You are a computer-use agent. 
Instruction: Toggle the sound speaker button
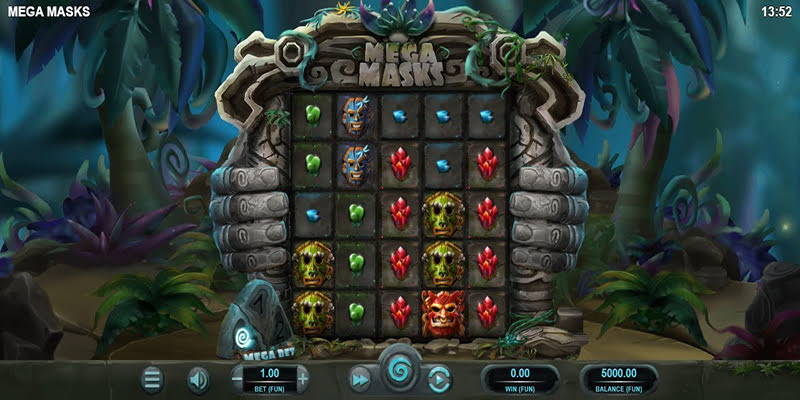click(x=199, y=380)
